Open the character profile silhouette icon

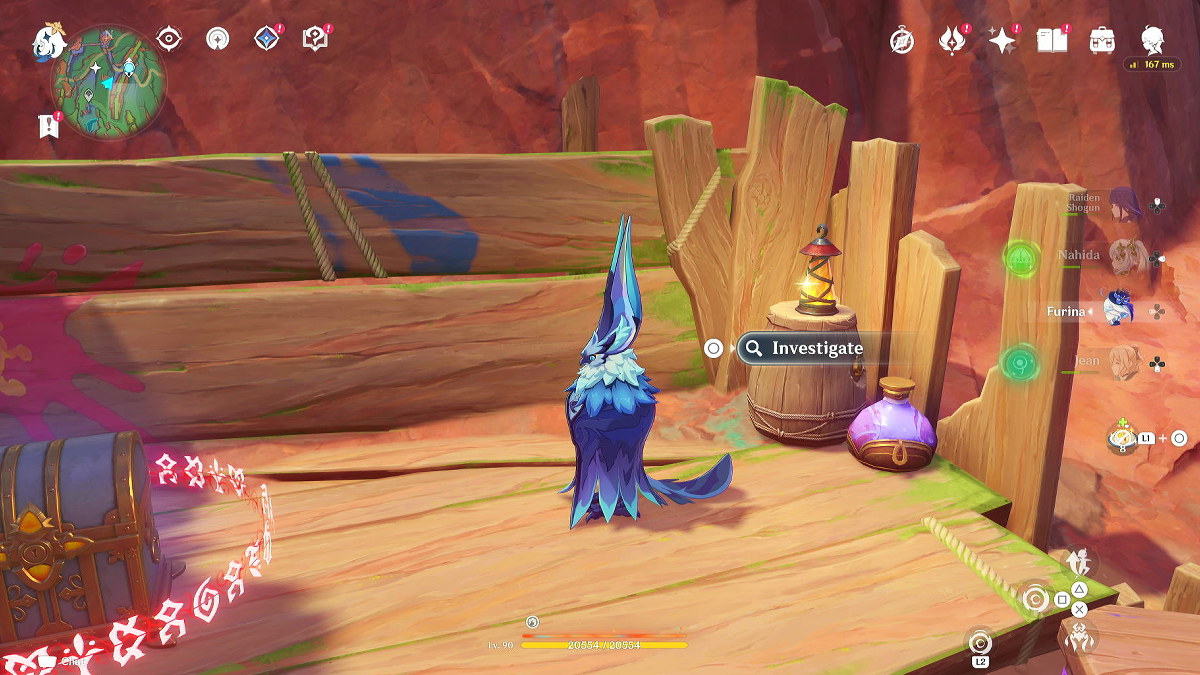pyautogui.click(x=1153, y=40)
